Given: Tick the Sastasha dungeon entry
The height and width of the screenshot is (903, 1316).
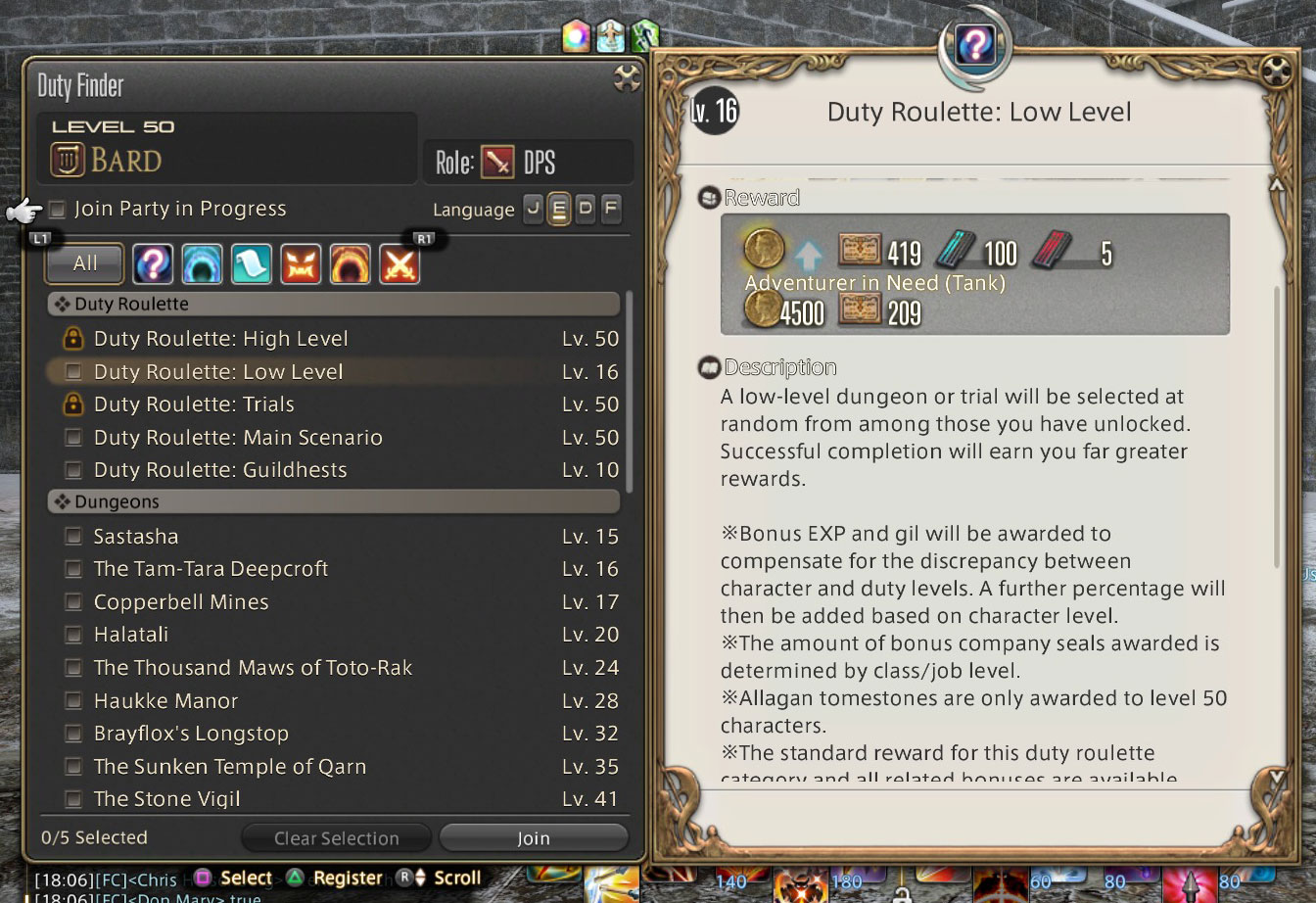Looking at the screenshot, I should 73,537.
